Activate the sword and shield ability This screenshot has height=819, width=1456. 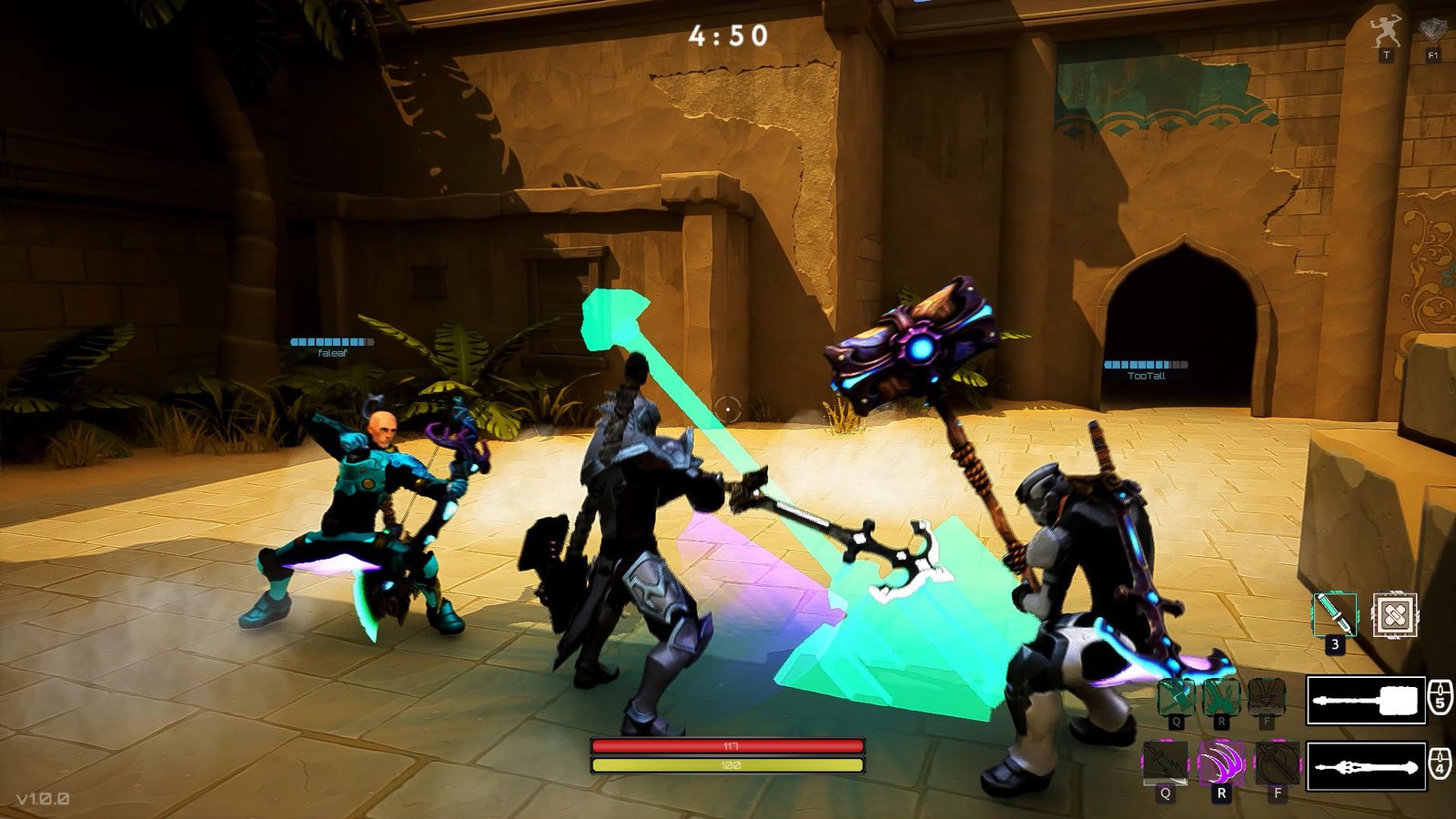pos(1278,763)
